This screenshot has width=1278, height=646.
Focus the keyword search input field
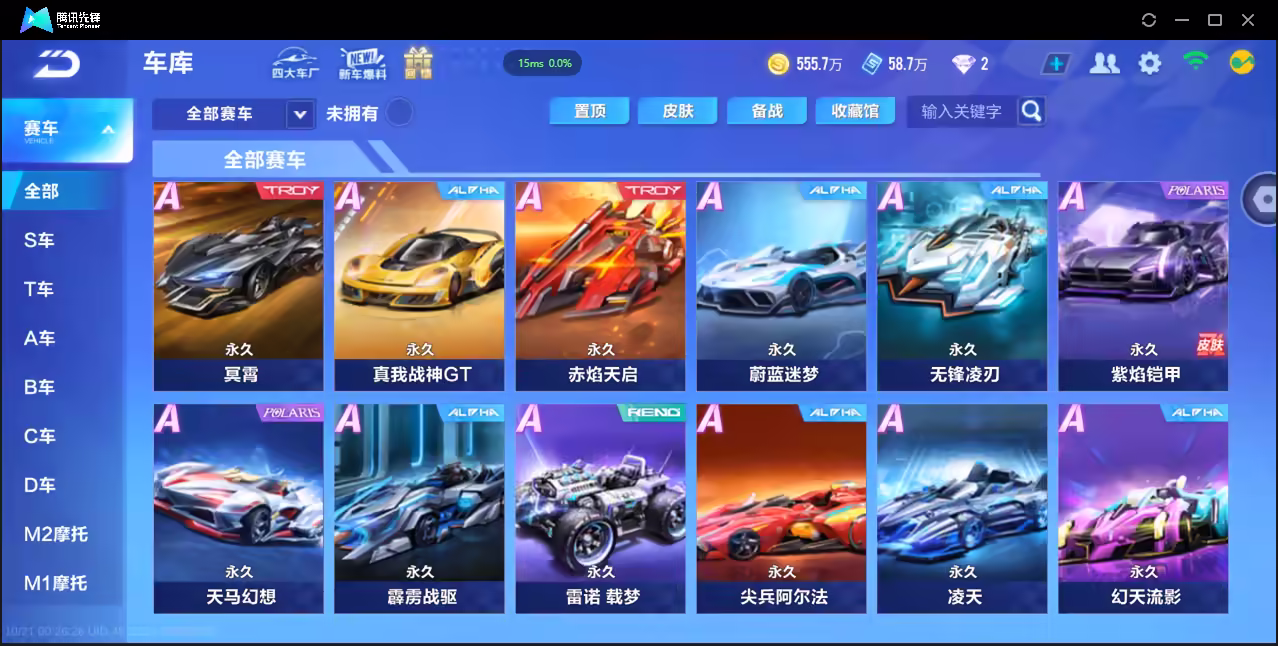click(961, 111)
